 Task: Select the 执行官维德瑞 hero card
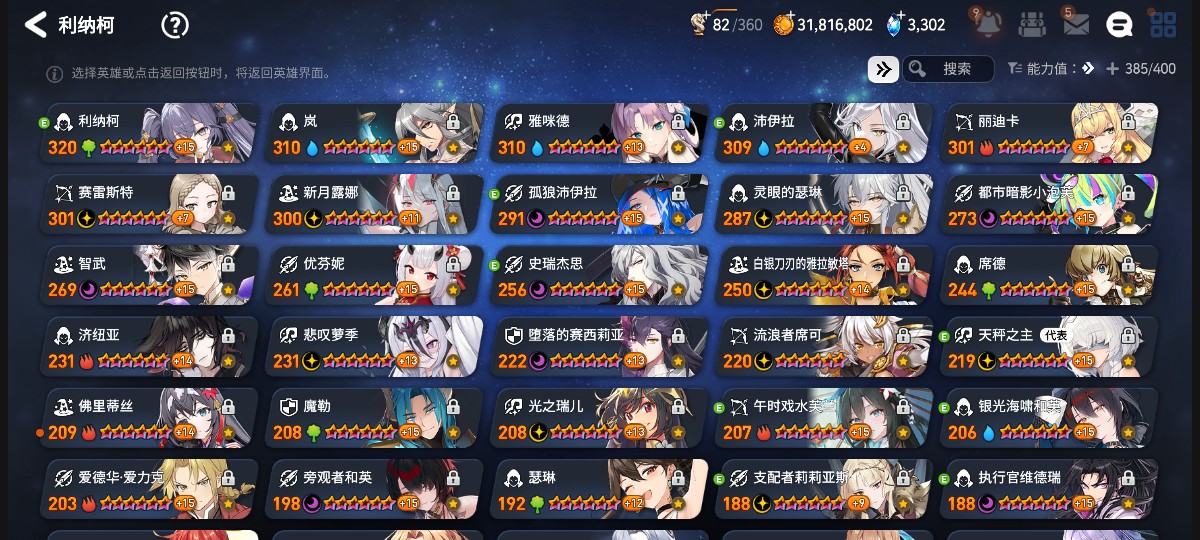[1050, 489]
